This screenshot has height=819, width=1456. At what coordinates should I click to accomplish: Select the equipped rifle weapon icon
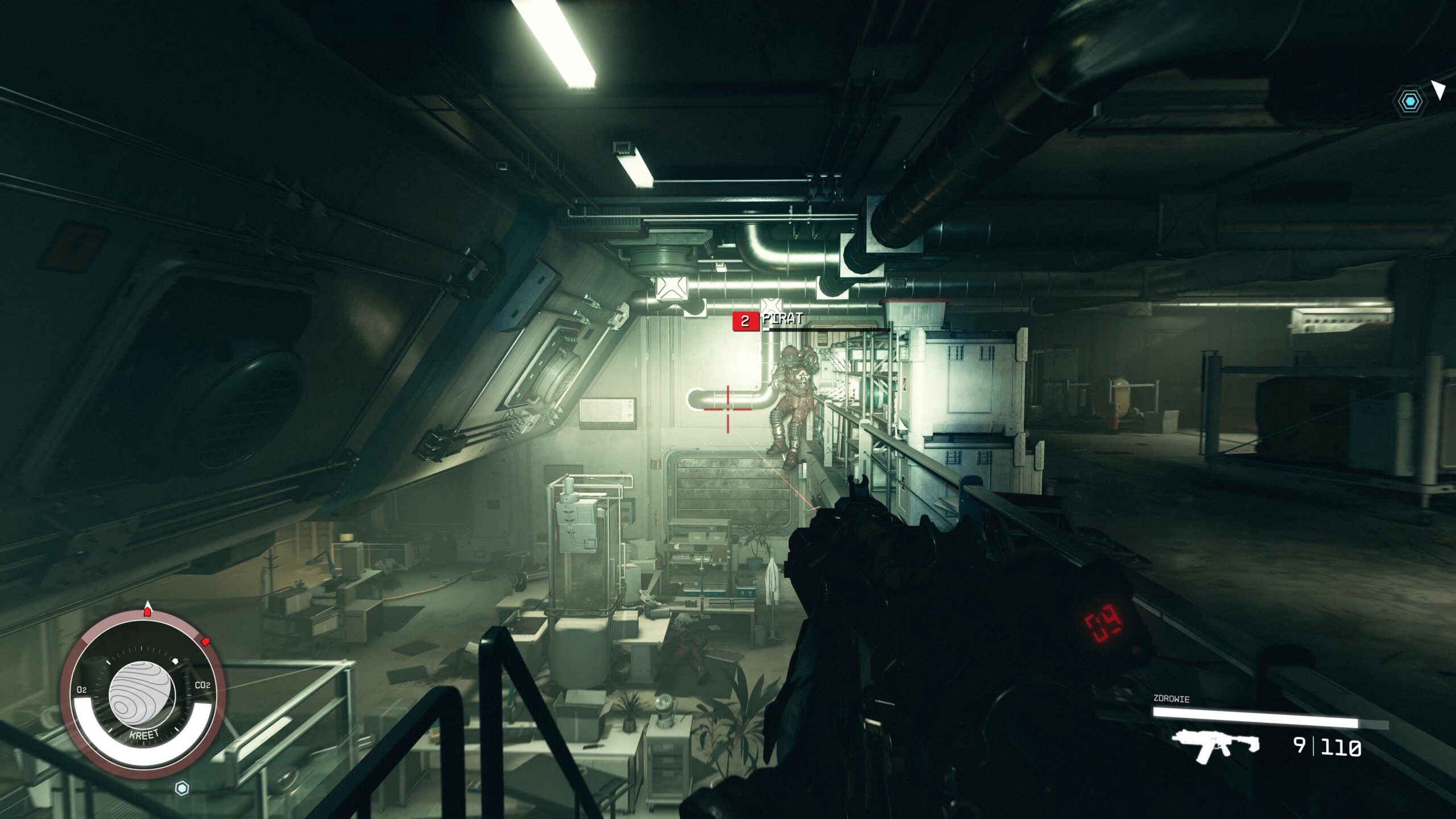(1215, 746)
